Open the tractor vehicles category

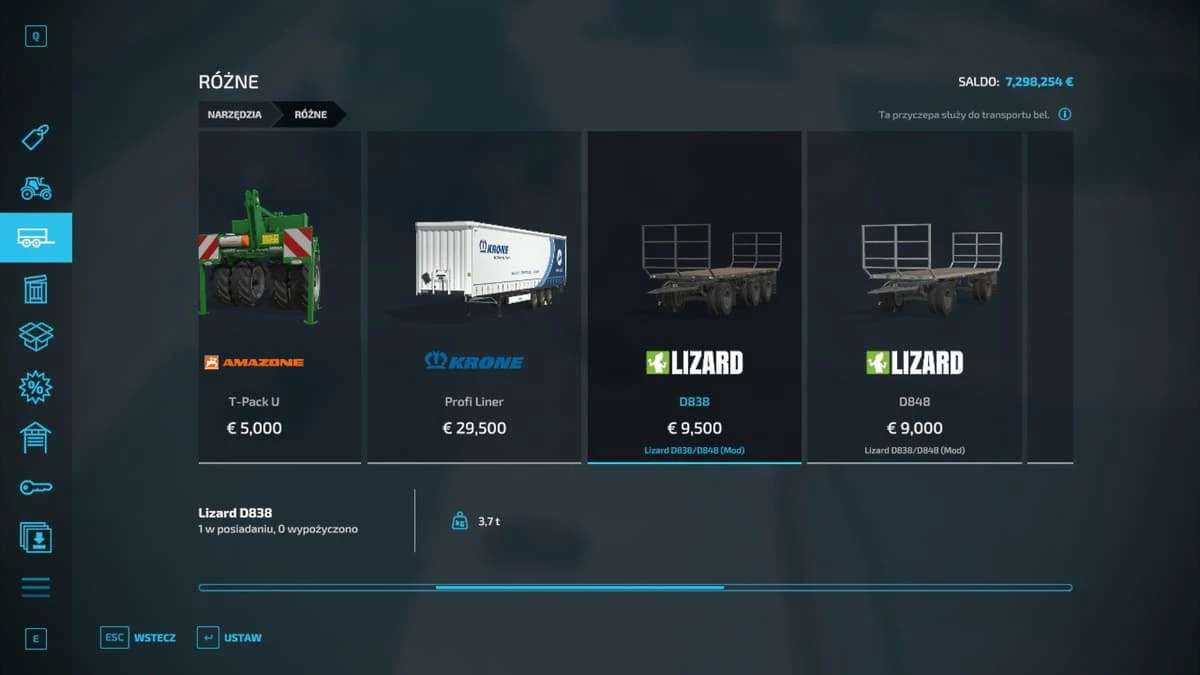point(36,187)
